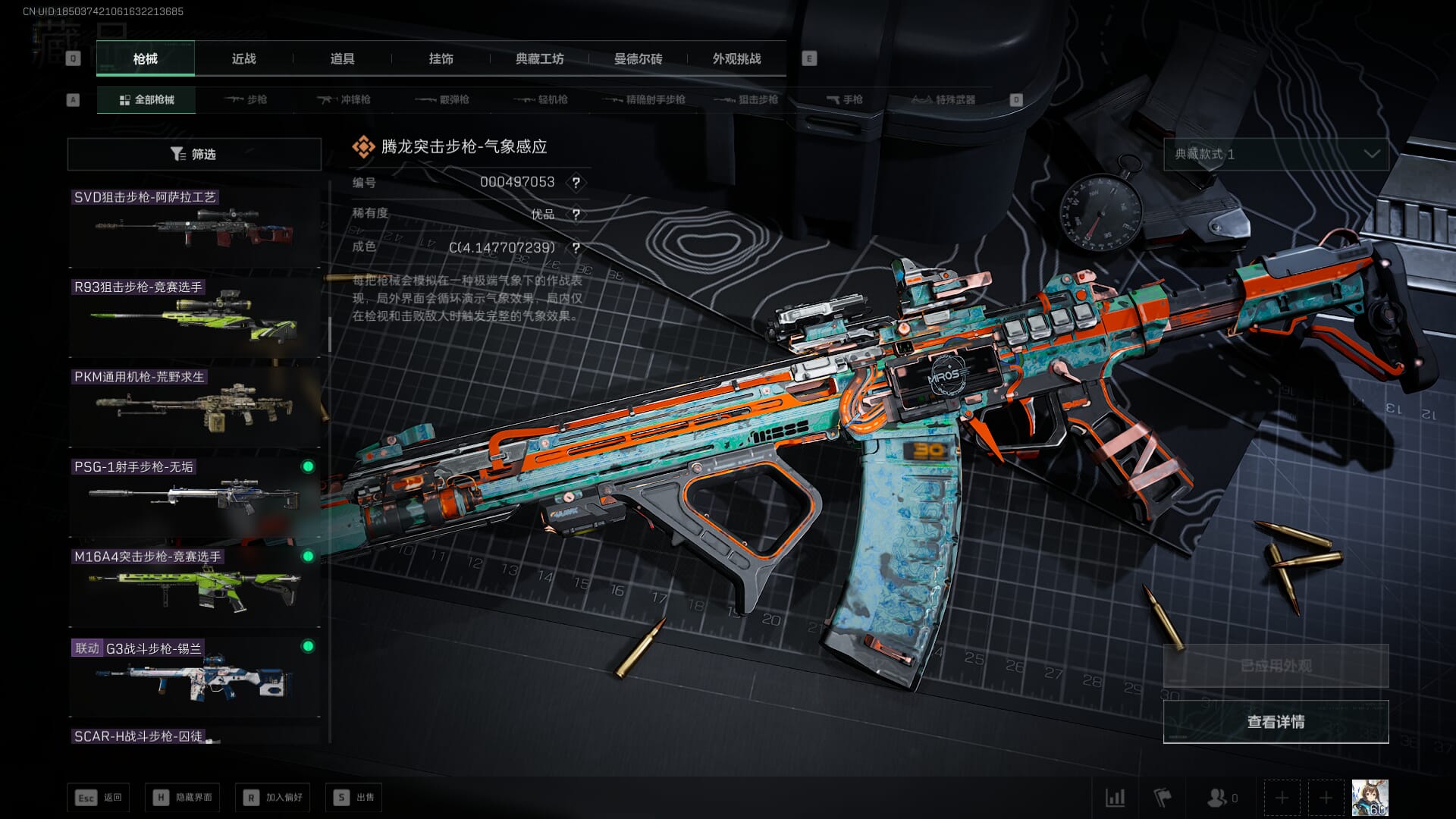Open the player avatar portrait

pyautogui.click(x=1370, y=798)
